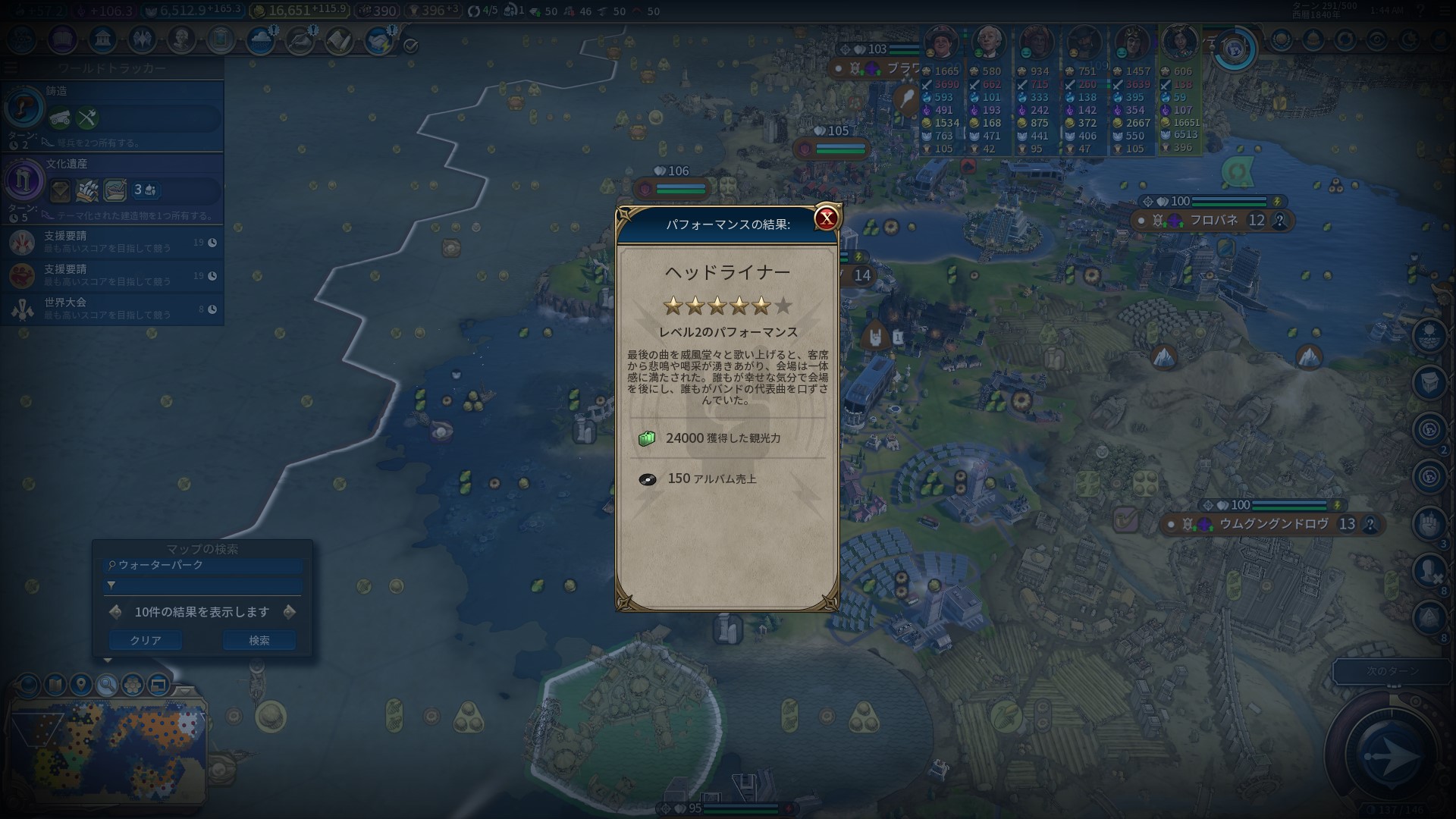Select the 文化遺産 civic tracker entry
Screen dimensions: 1456x819
(x=112, y=187)
